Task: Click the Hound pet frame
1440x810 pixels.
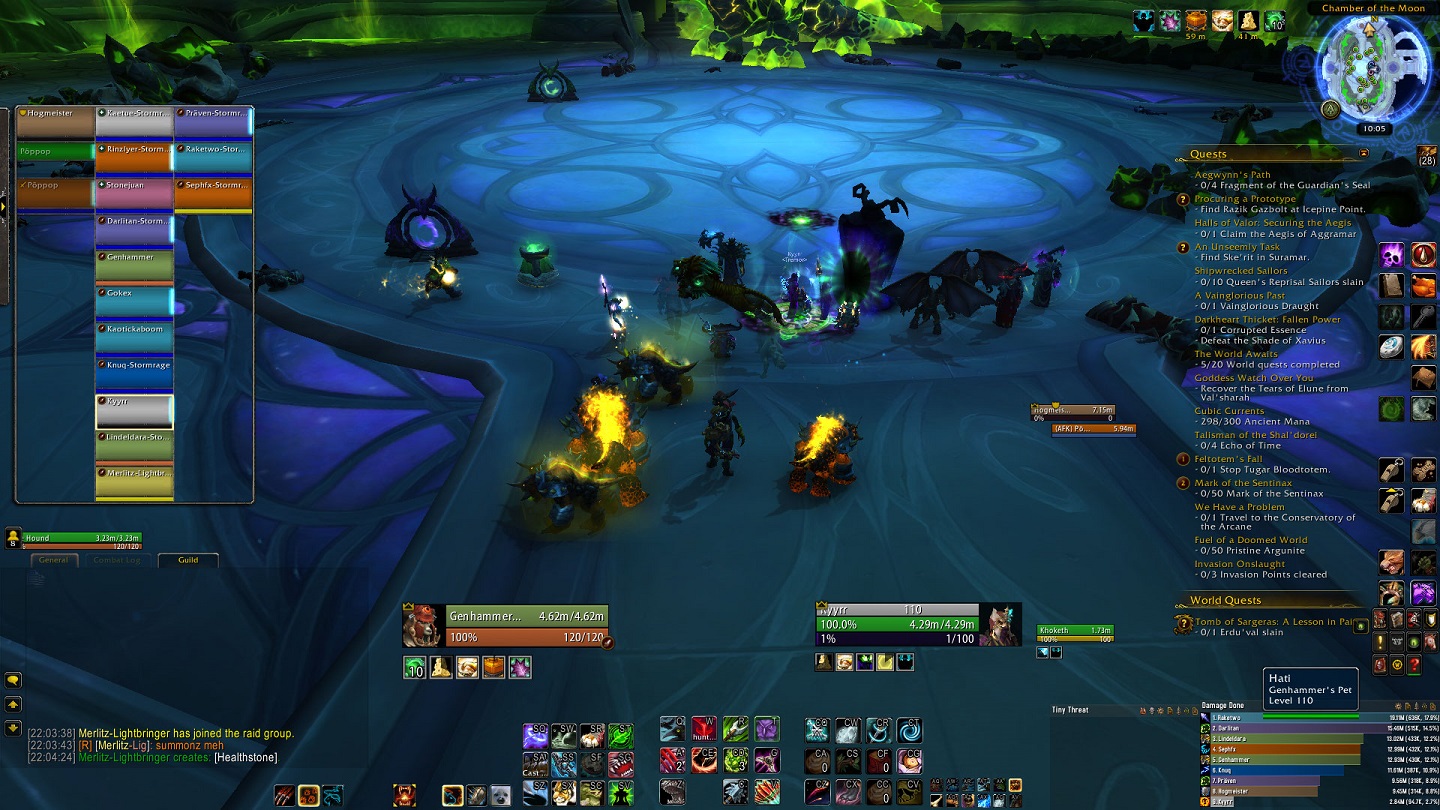Action: [82, 539]
